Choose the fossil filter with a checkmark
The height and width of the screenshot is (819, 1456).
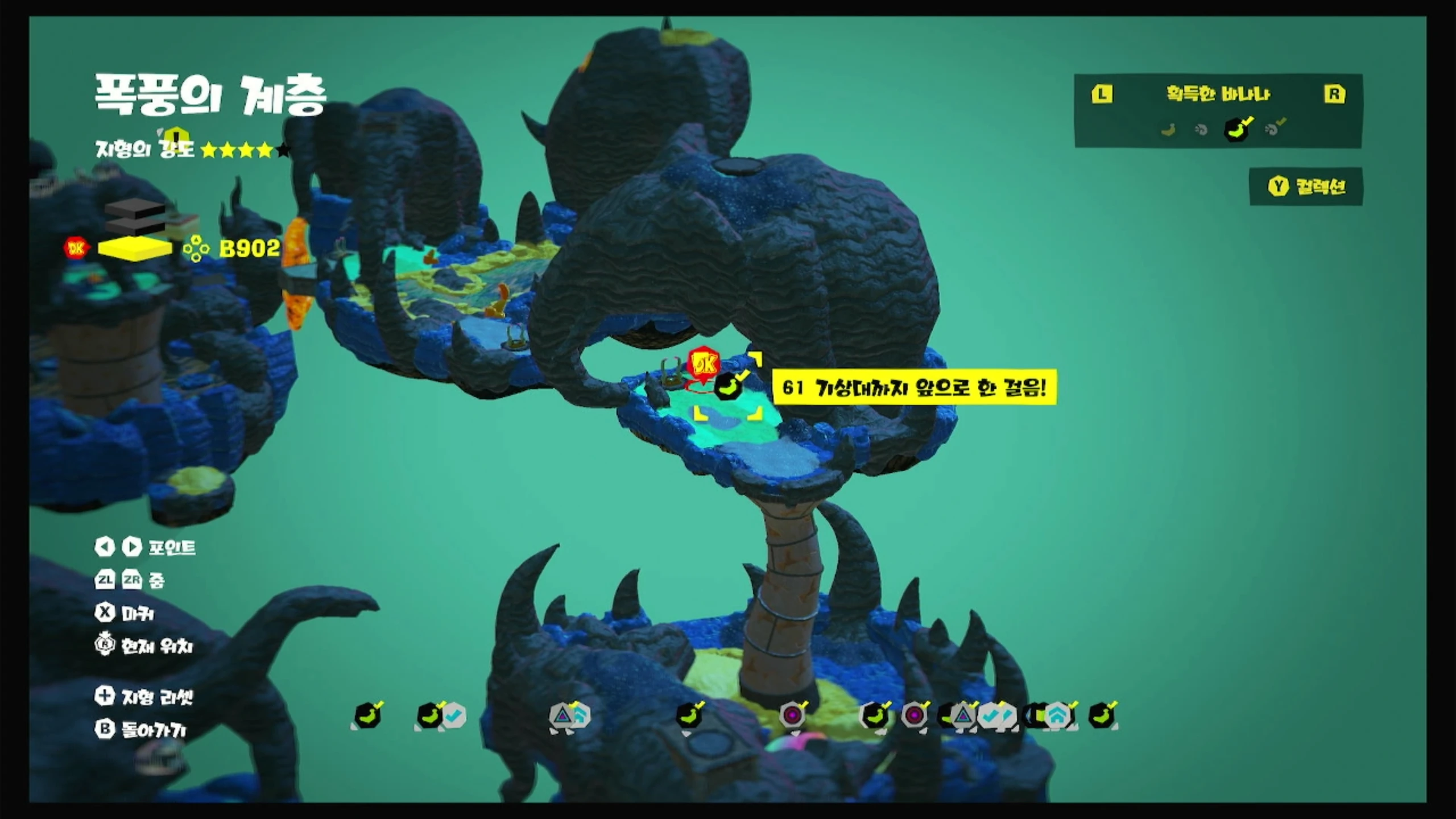[1274, 129]
